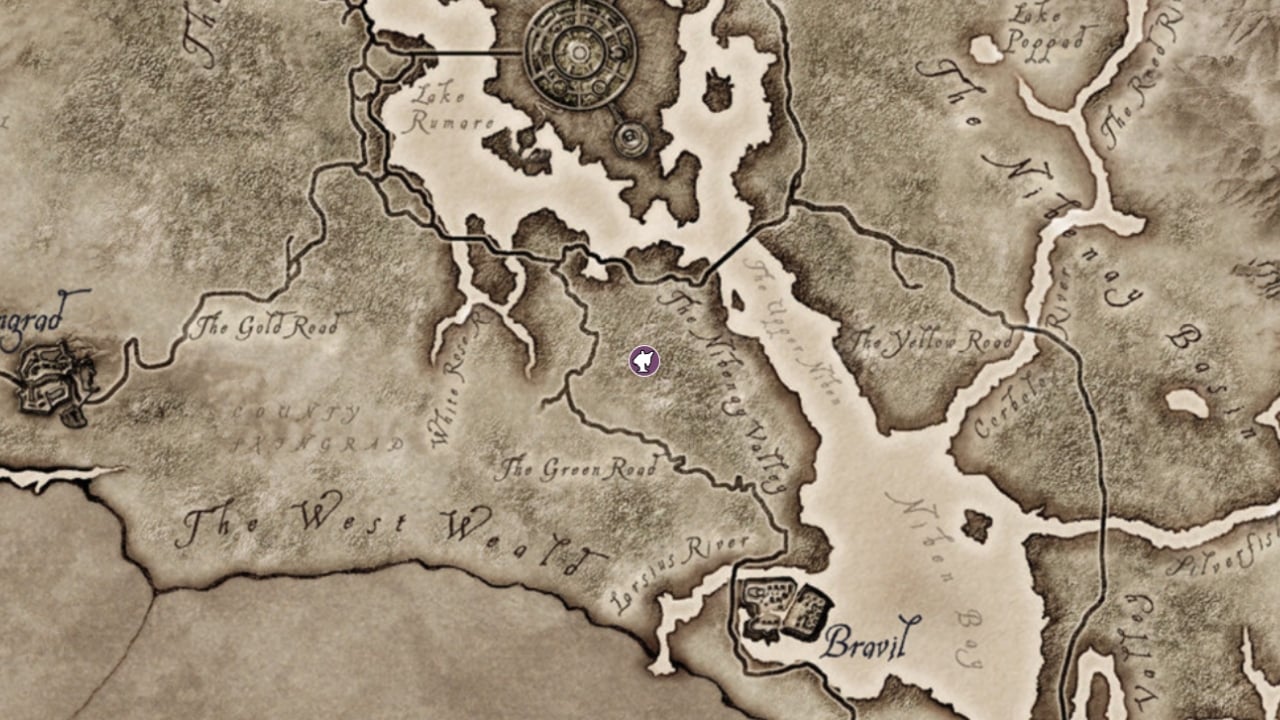Click The Gold Road label
This screenshot has height=720, width=1280.
tap(268, 323)
